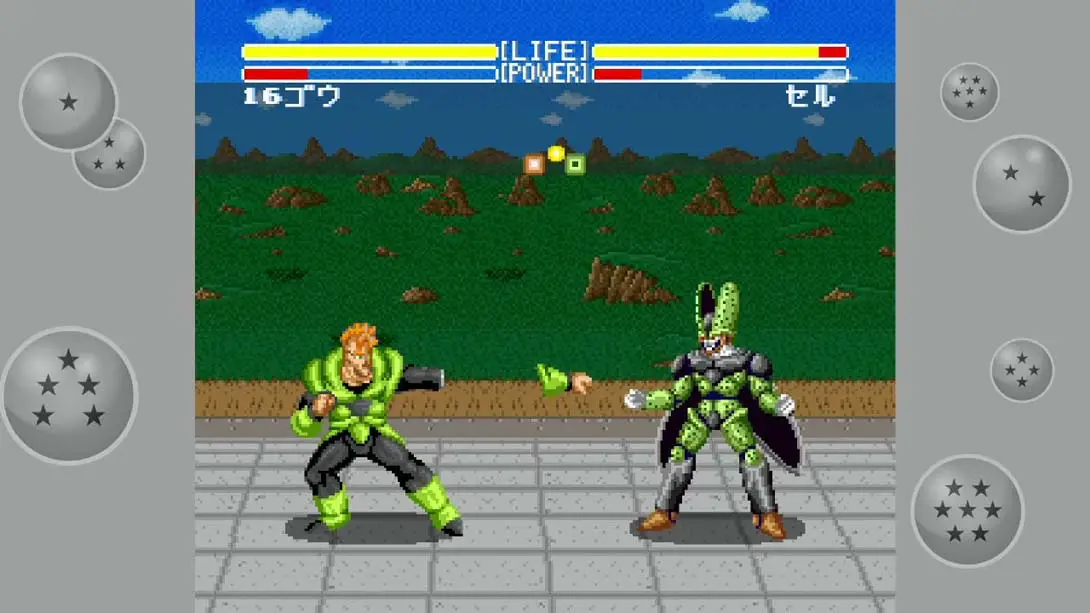Tap the six-star Dragon Ball button
1090x613 pixels.
point(969,92)
